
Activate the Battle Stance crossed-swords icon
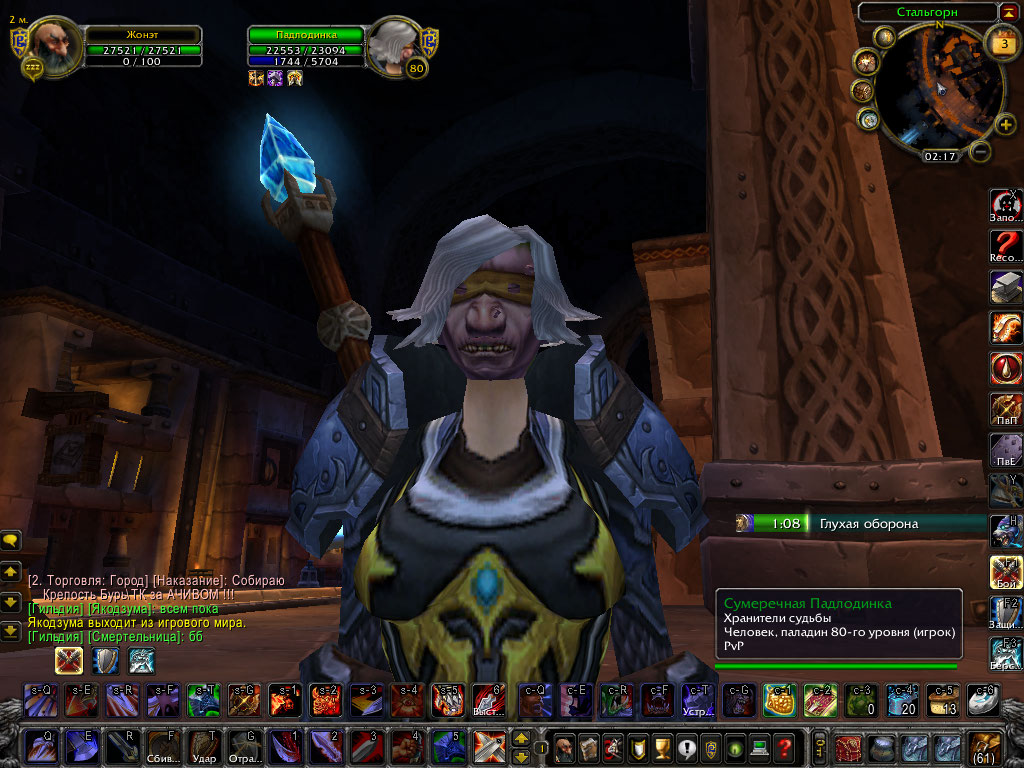coord(69,660)
